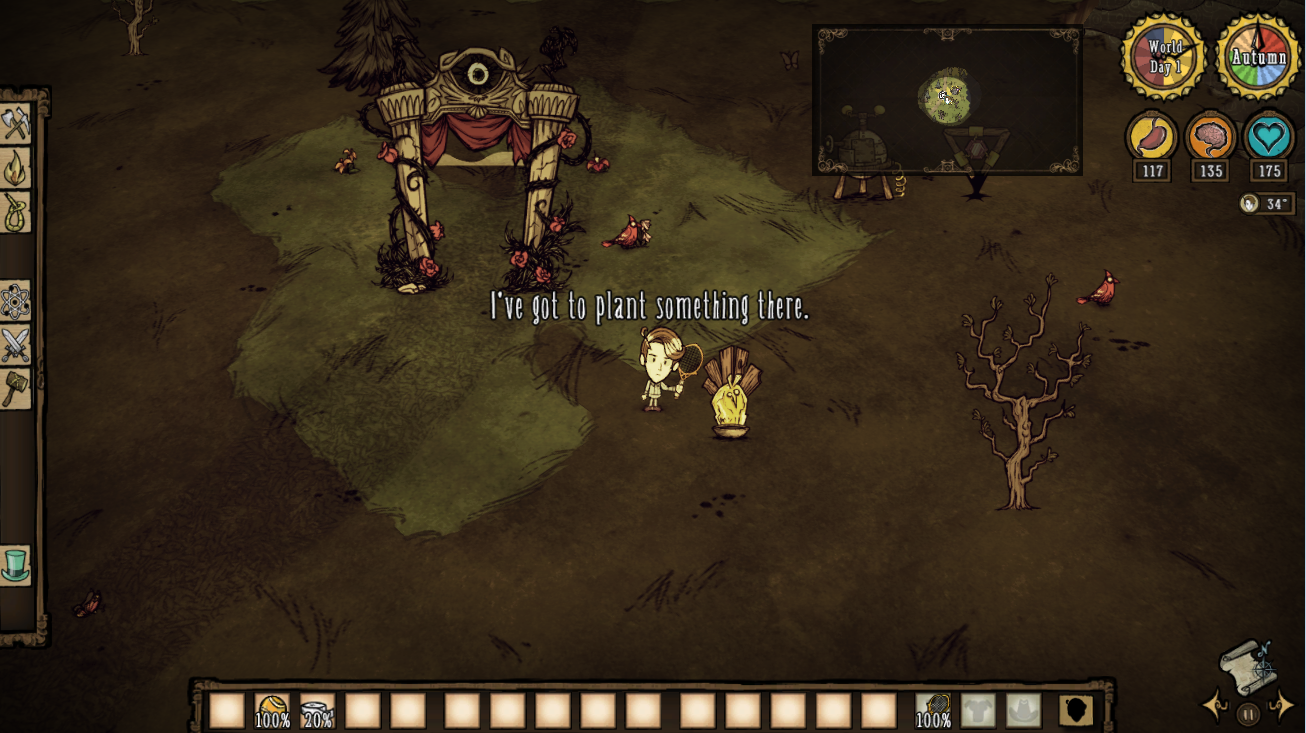Open the Dress green top hat tab
1306x733 pixels.
(16, 565)
